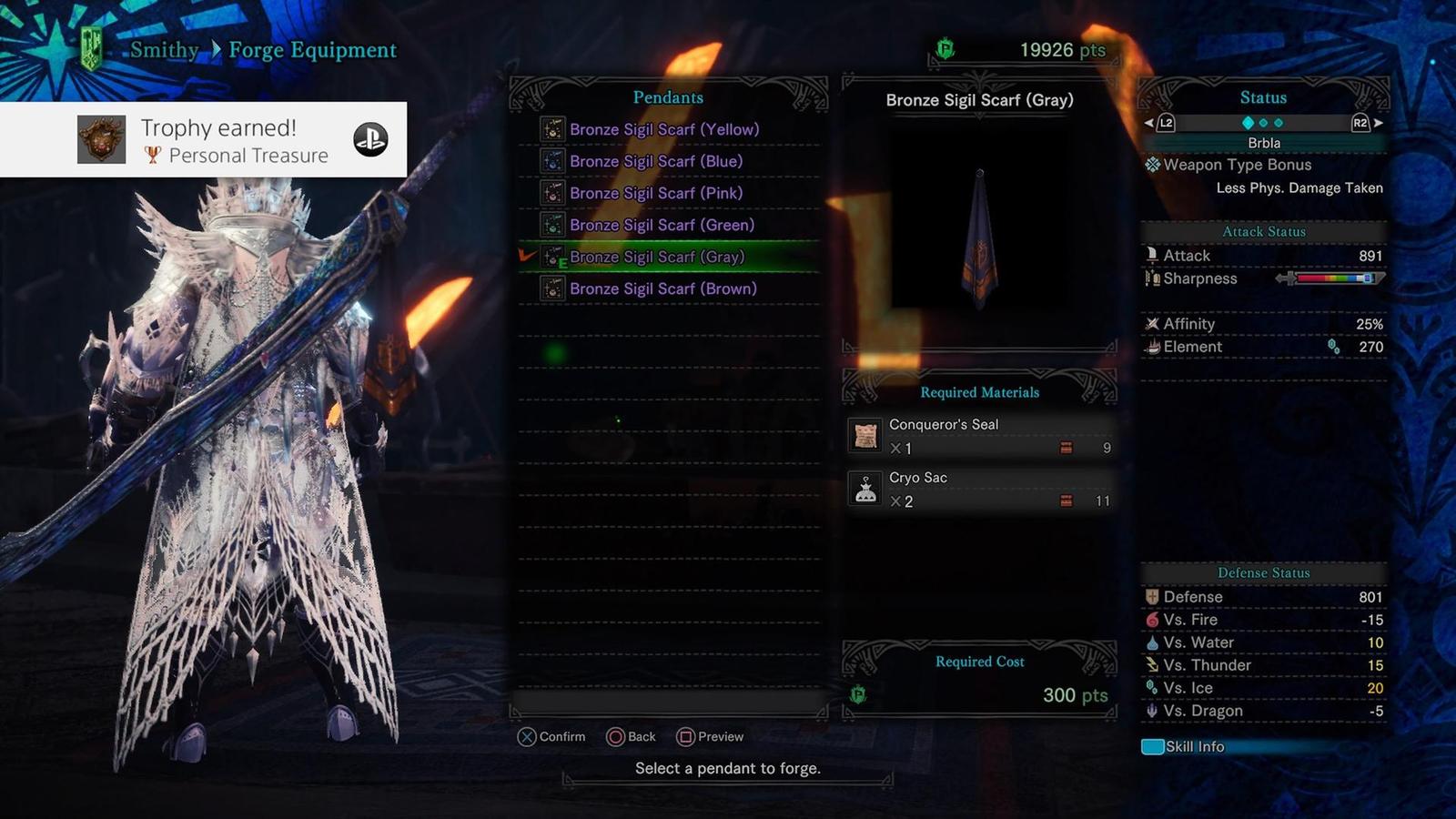
Task: Click the Conqueror's Seal material row
Action: pos(979,436)
